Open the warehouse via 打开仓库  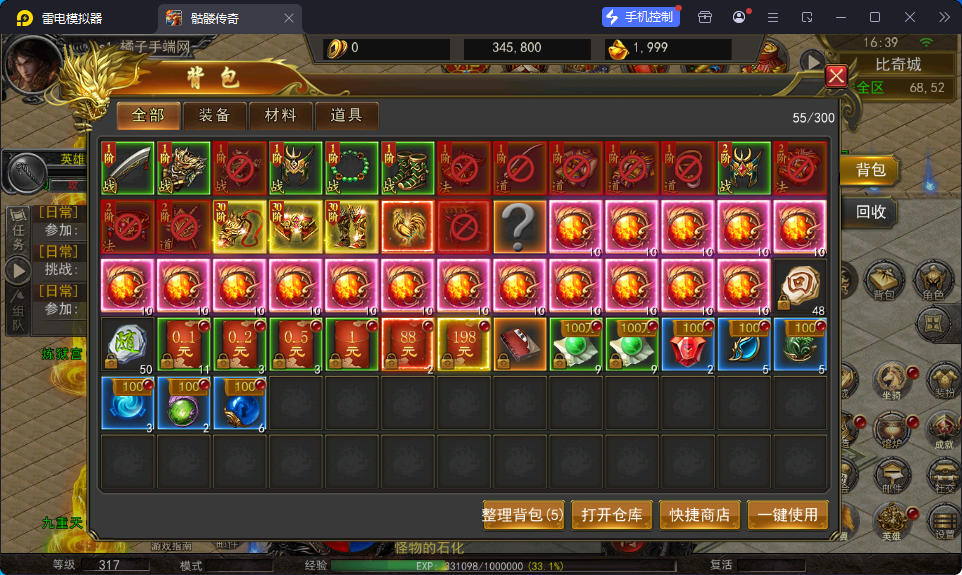611,515
